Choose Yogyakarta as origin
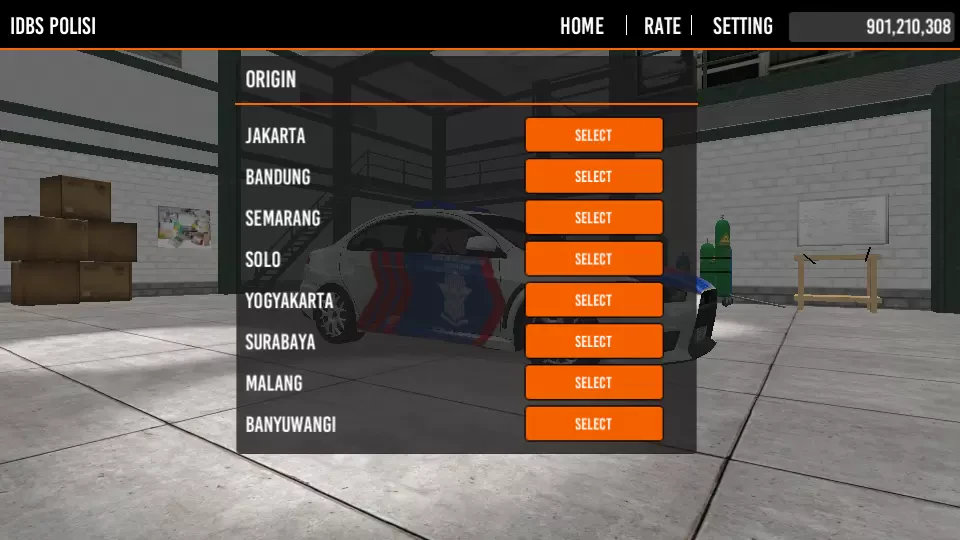Viewport: 960px width, 540px height. pyautogui.click(x=593, y=300)
